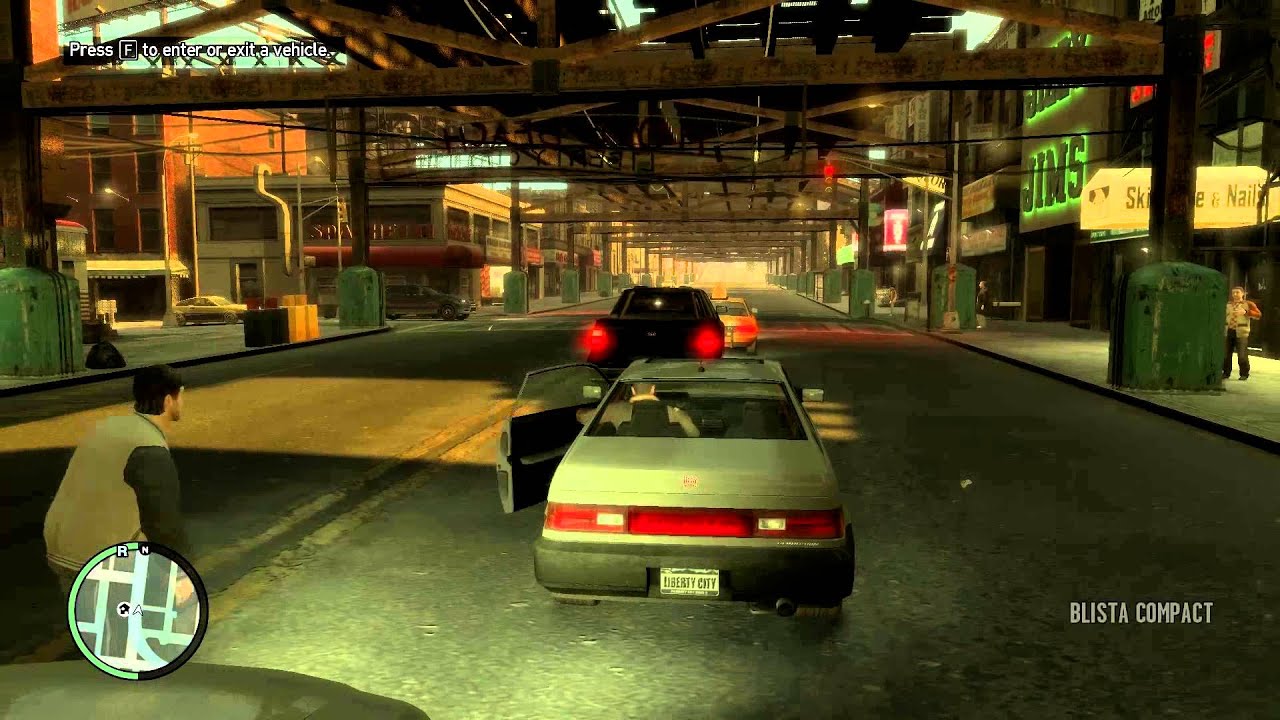Image resolution: width=1280 pixels, height=720 pixels.
Task: Click the Press F vehicle prompt text
Action: click(200, 45)
